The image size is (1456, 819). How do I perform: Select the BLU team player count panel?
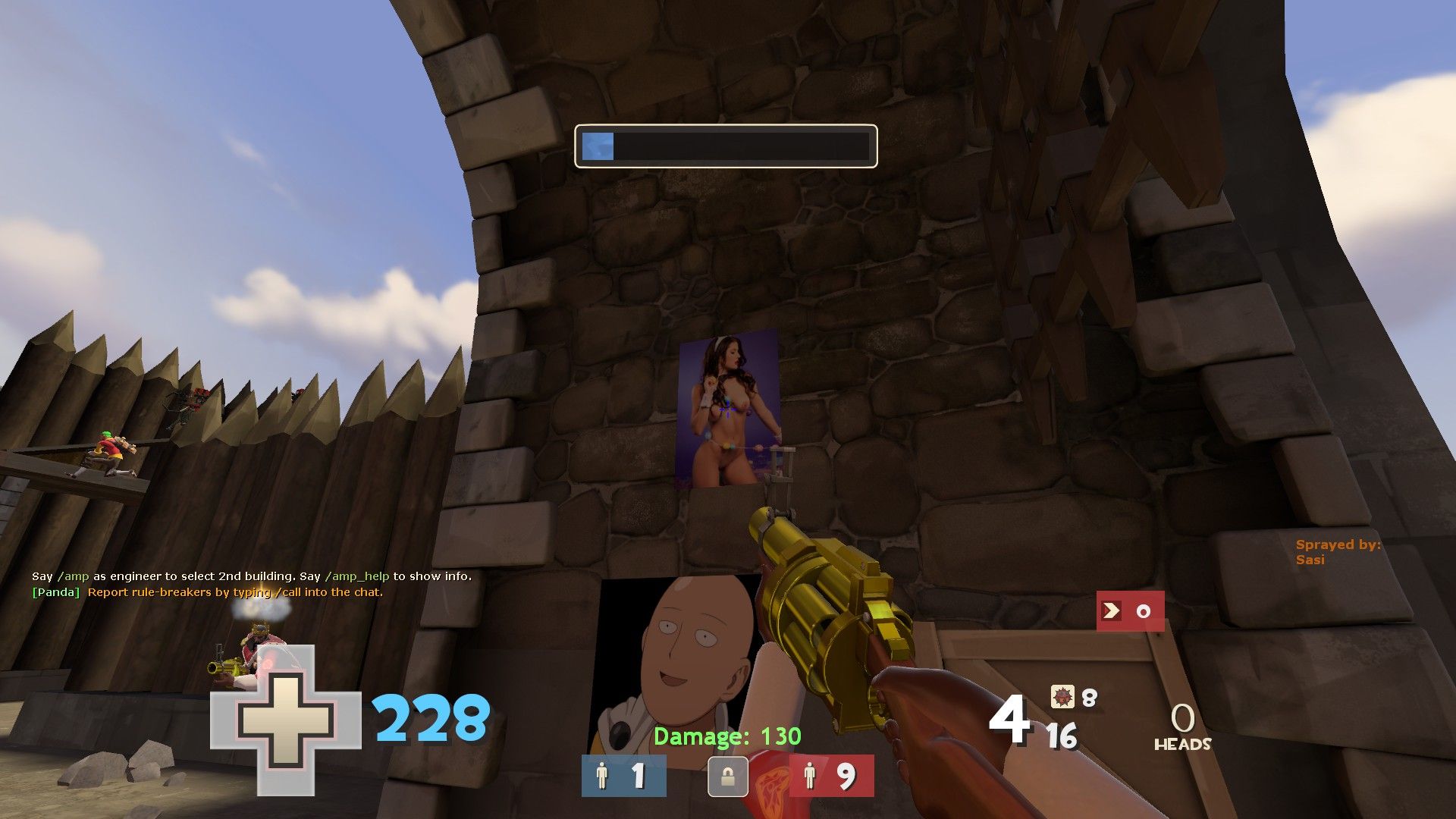623,776
